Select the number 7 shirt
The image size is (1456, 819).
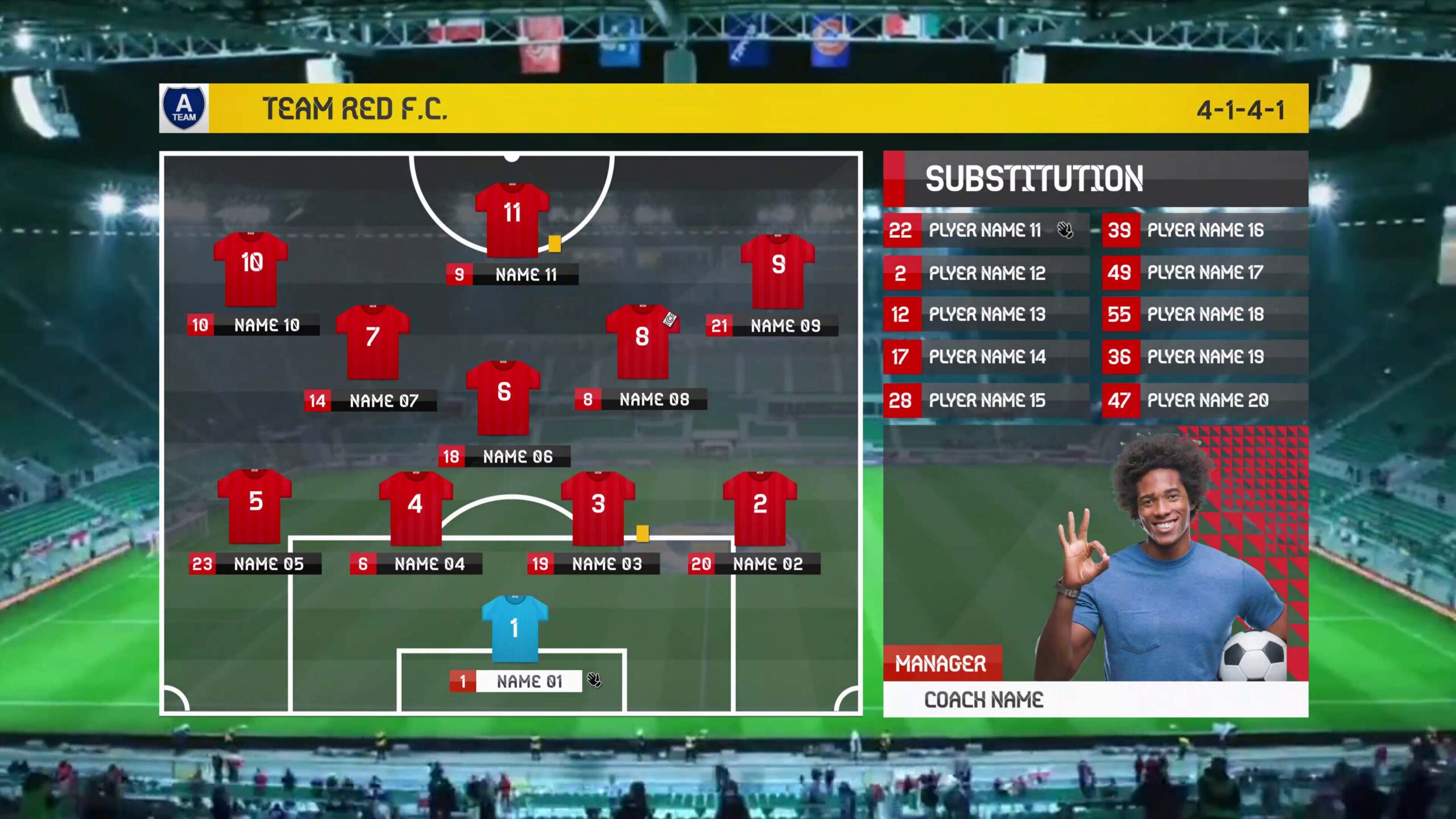point(373,342)
